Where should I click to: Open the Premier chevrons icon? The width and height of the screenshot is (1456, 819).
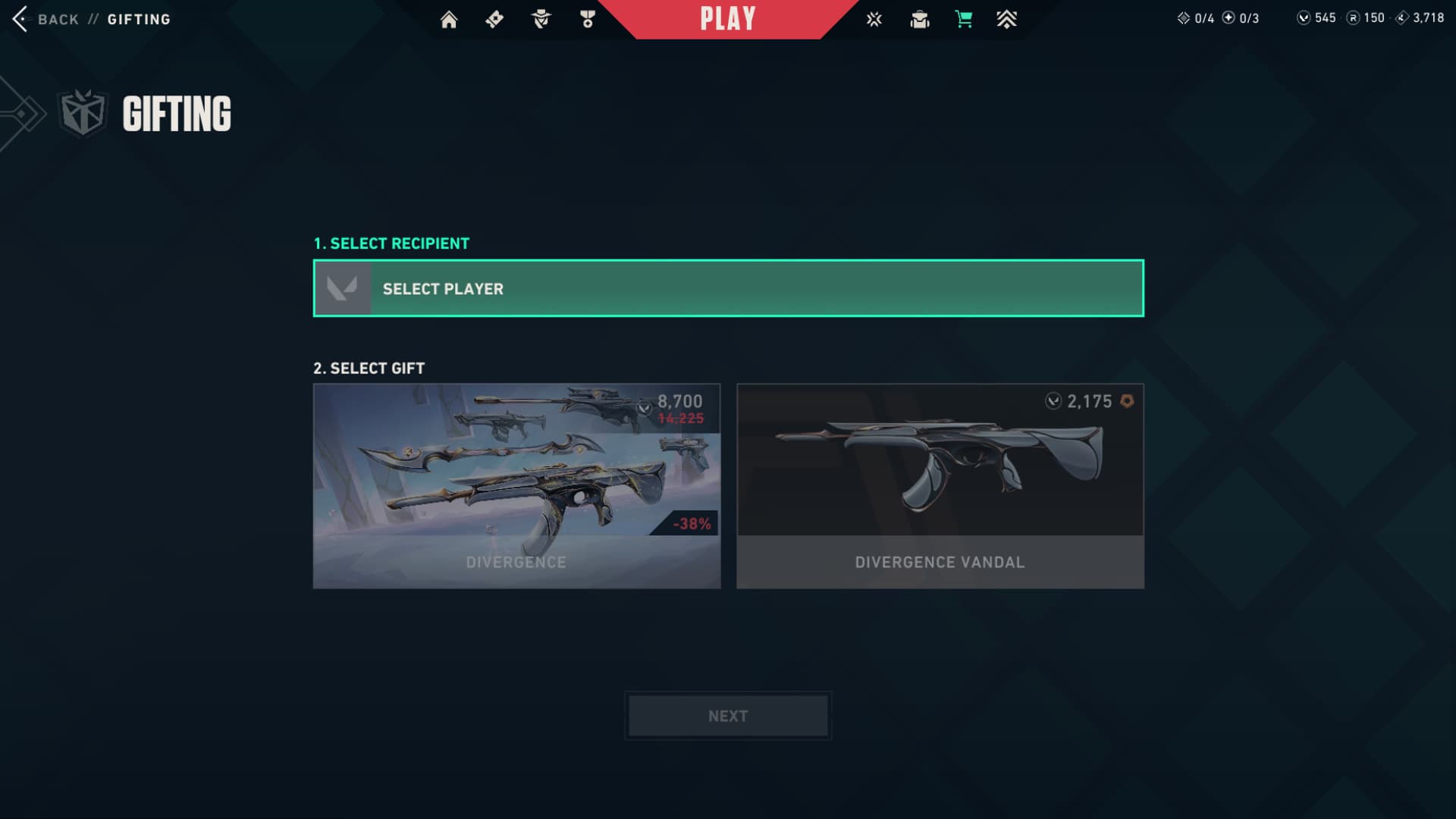[x=1007, y=19]
